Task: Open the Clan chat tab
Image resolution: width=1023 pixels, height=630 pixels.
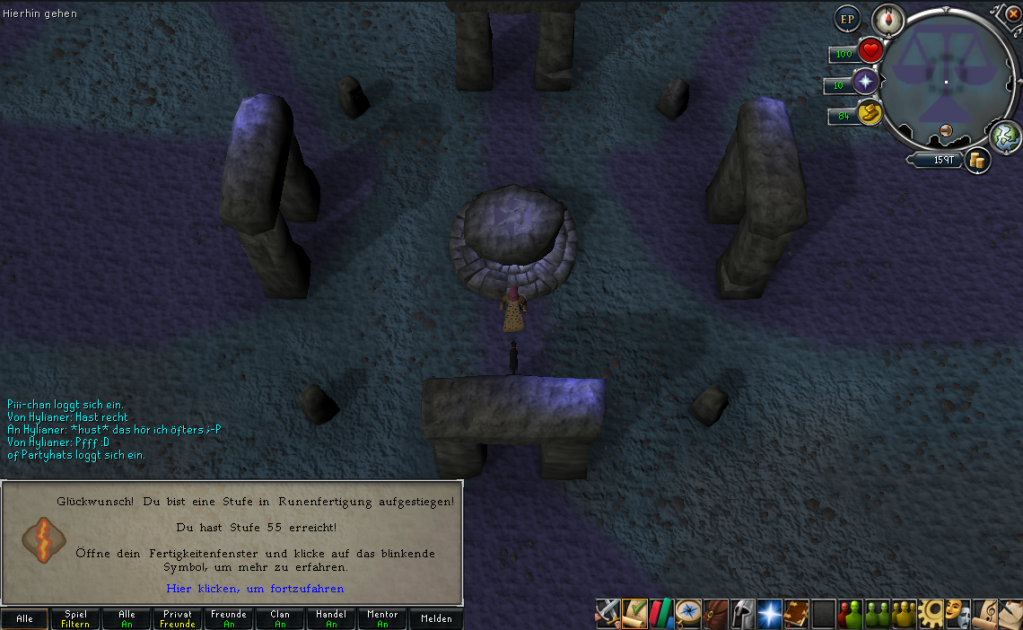Action: tap(280, 619)
